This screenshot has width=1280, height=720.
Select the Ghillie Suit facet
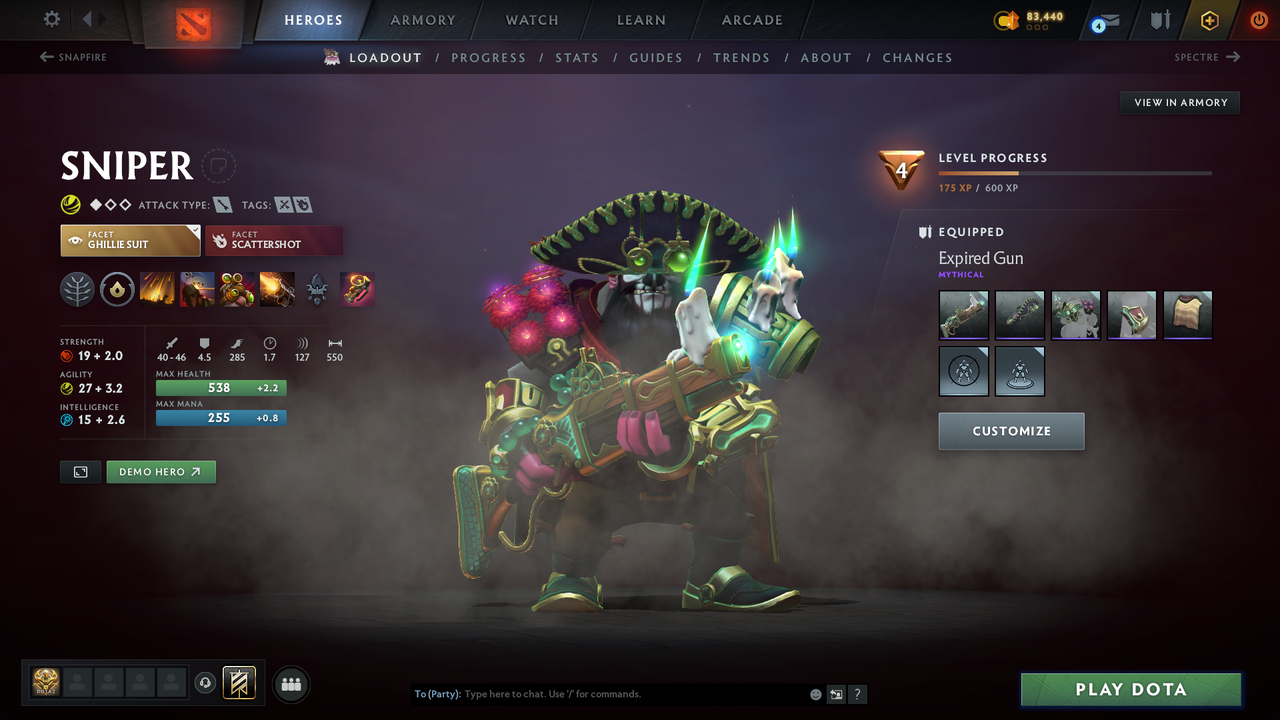point(130,240)
